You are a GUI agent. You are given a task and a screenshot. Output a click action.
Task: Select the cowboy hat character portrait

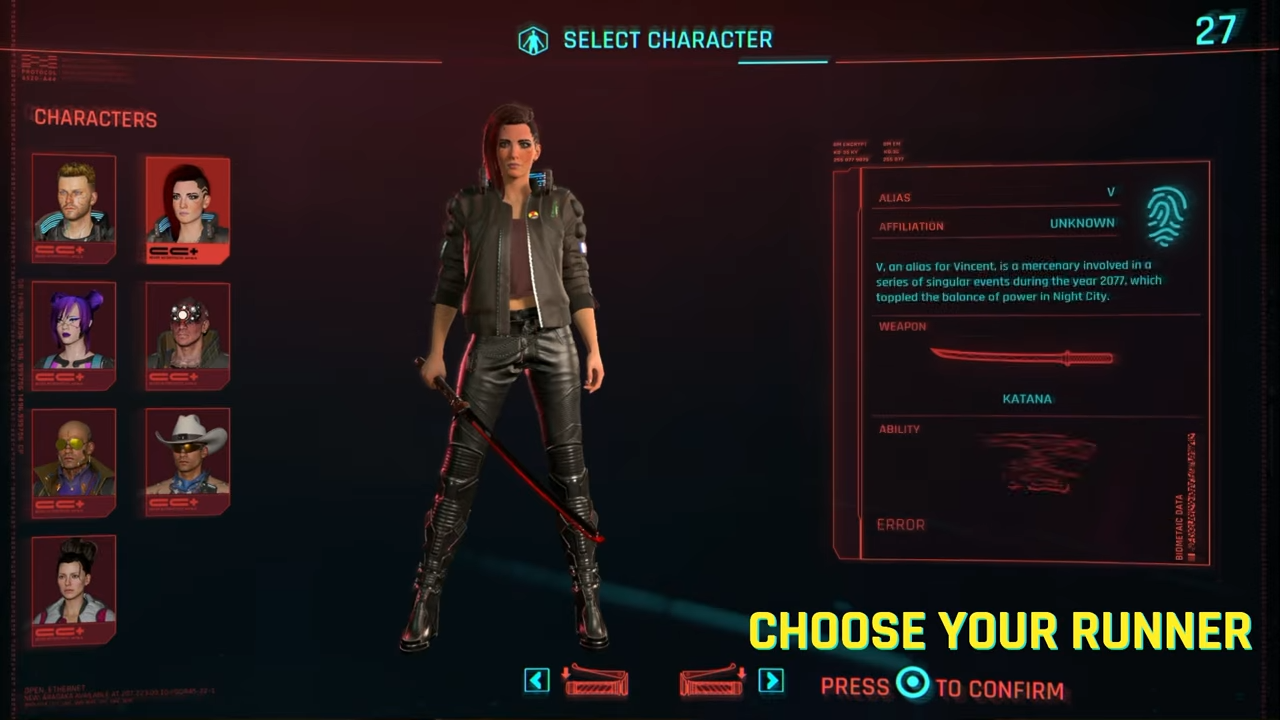click(187, 458)
